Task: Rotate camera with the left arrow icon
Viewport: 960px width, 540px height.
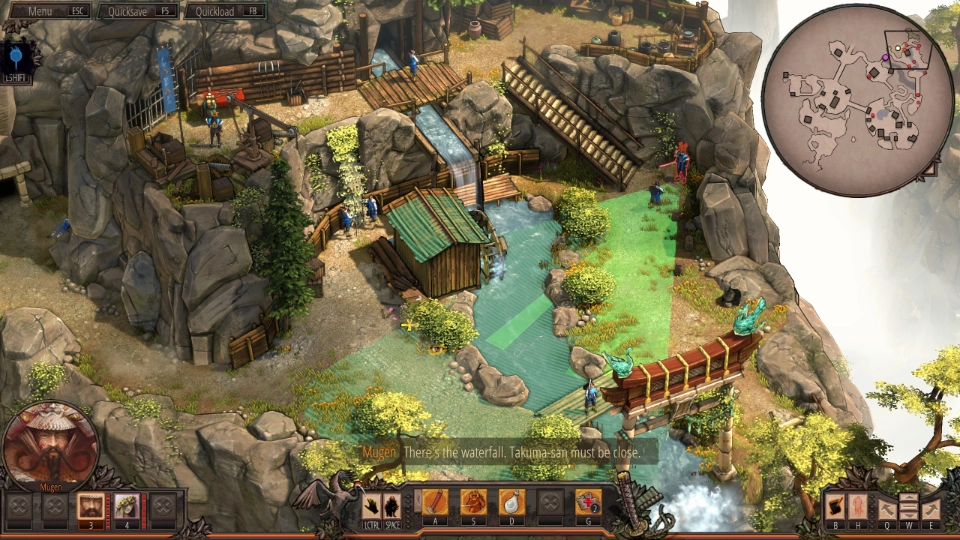Action: tap(887, 507)
